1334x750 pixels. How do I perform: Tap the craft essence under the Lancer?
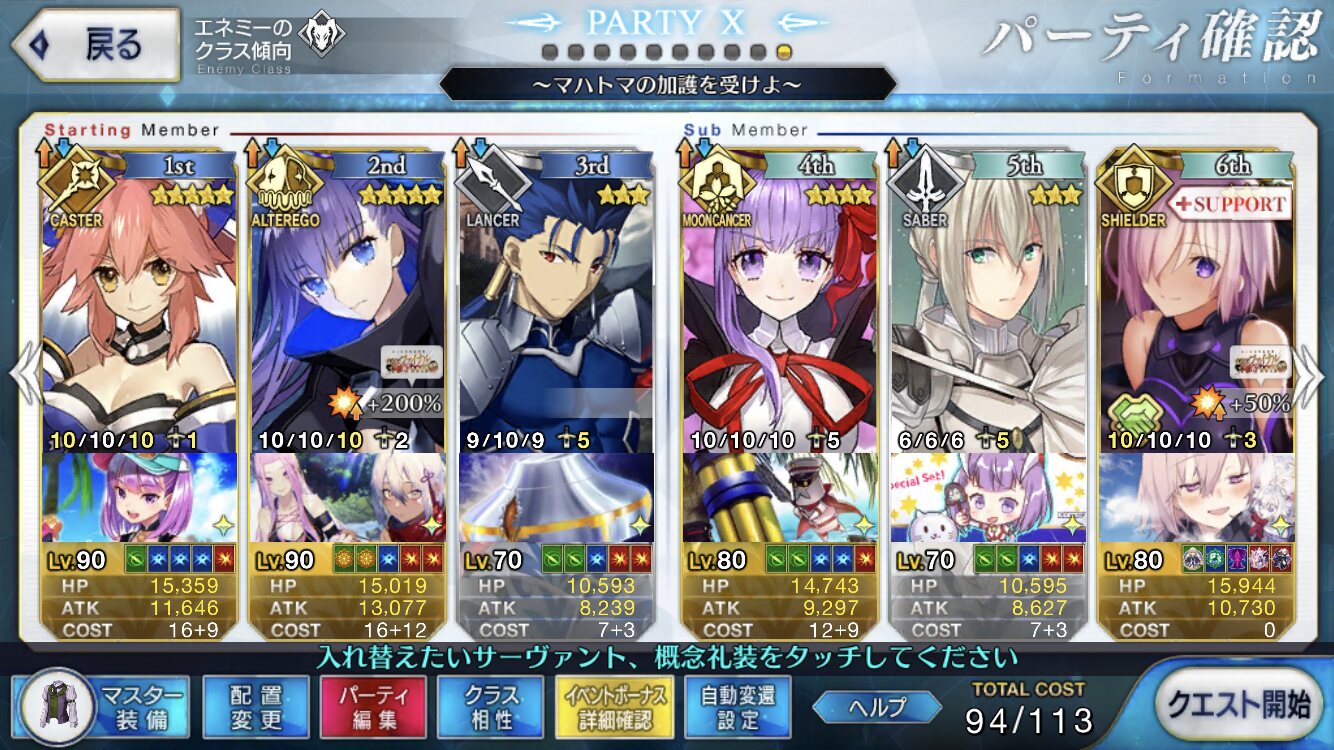555,497
